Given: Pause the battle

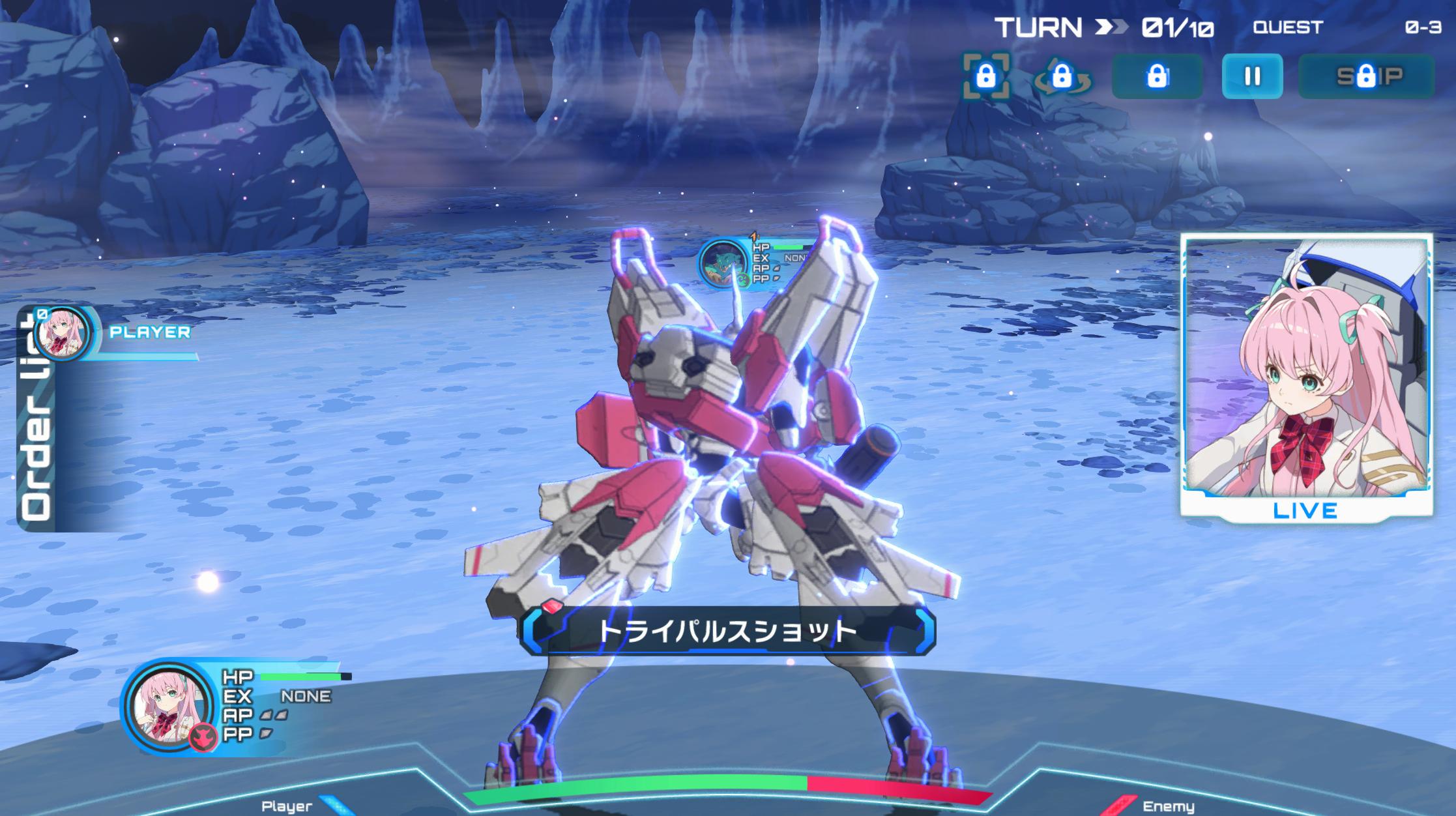Looking at the screenshot, I should (1252, 76).
